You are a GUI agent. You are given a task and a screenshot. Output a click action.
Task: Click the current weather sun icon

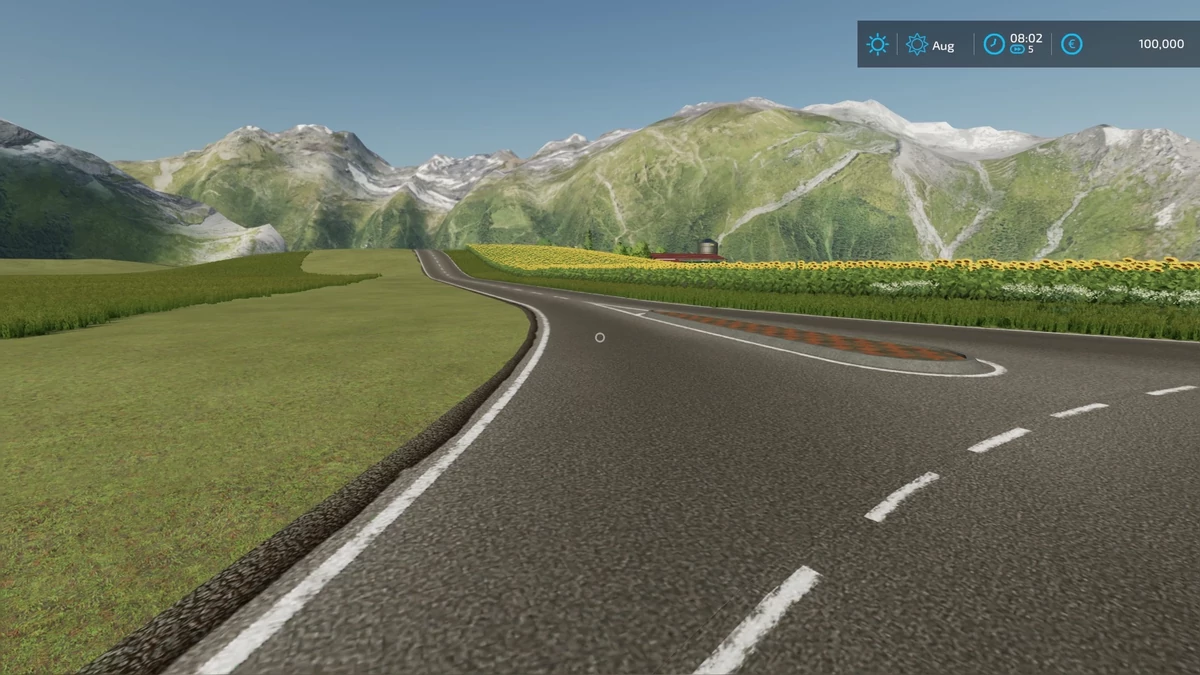tap(878, 44)
